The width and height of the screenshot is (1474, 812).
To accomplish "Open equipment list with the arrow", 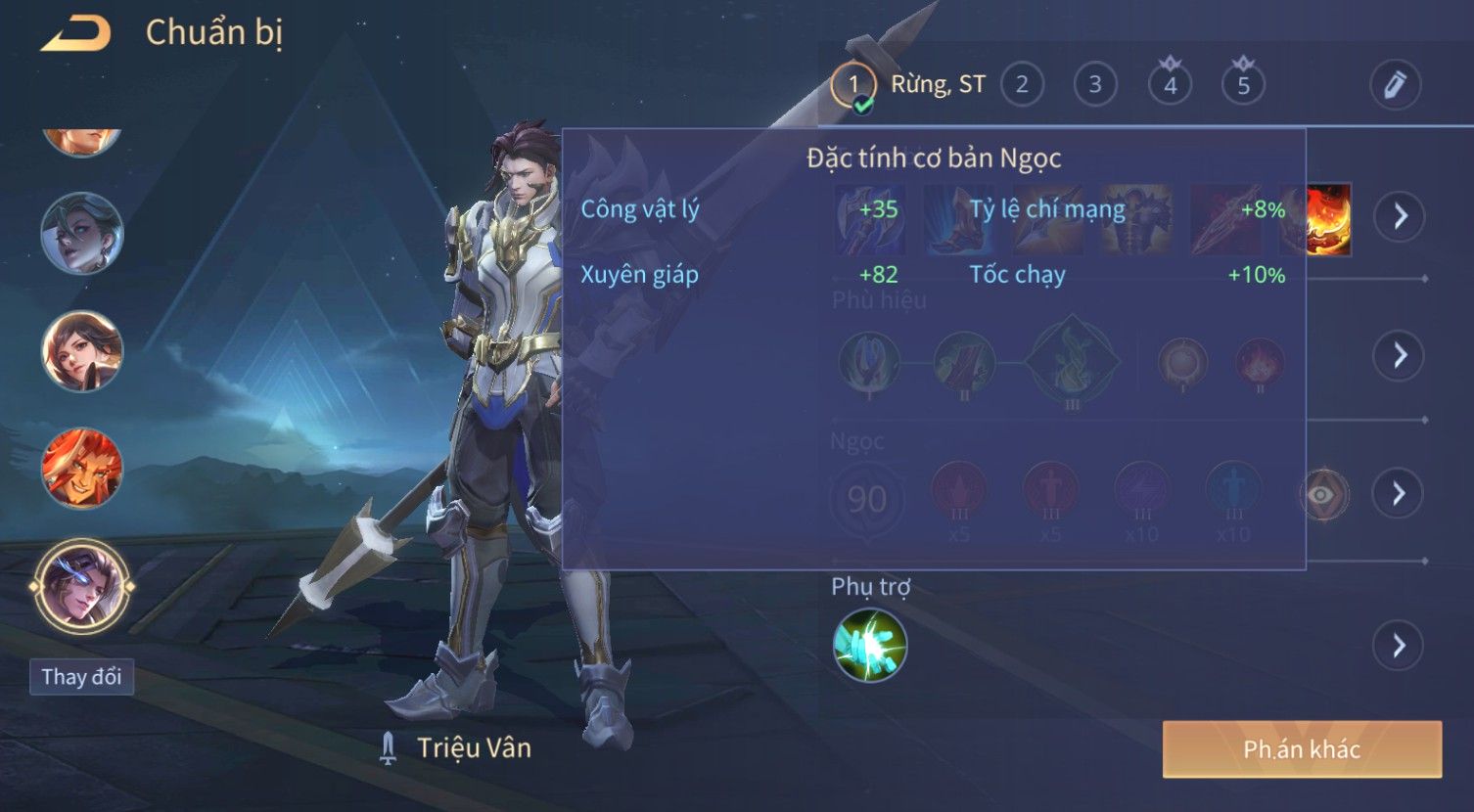I will pyautogui.click(x=1400, y=216).
